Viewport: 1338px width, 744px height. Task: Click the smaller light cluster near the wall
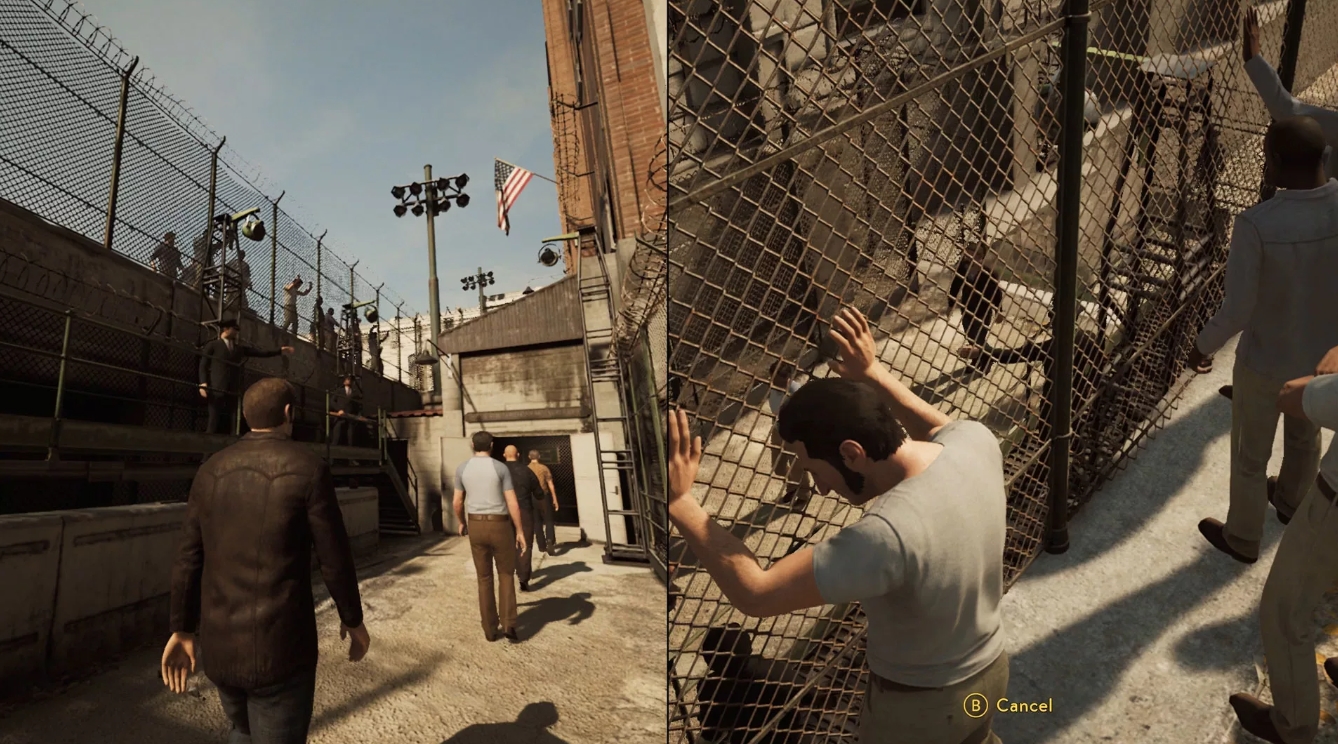click(x=478, y=283)
